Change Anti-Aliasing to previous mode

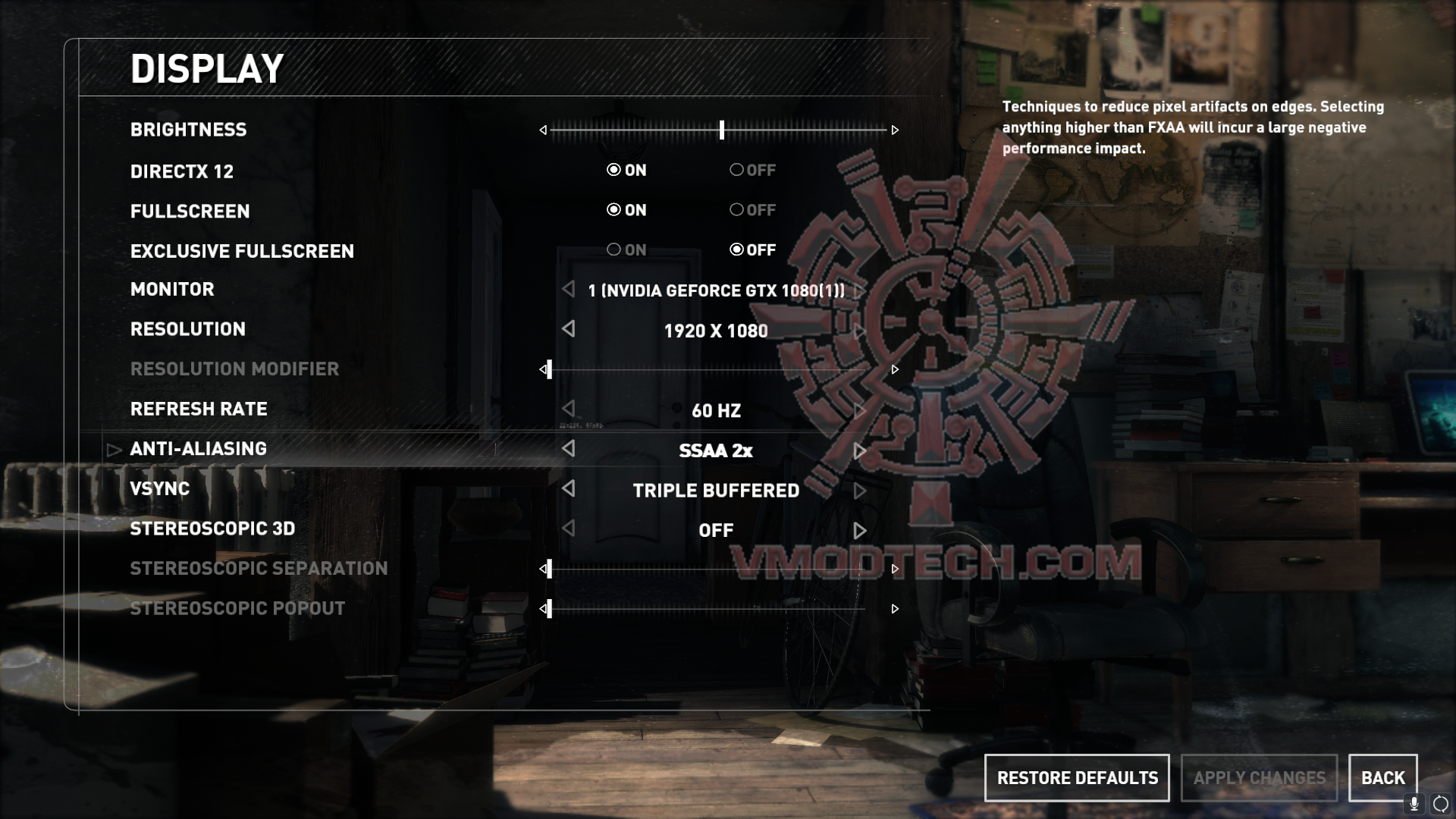click(569, 449)
